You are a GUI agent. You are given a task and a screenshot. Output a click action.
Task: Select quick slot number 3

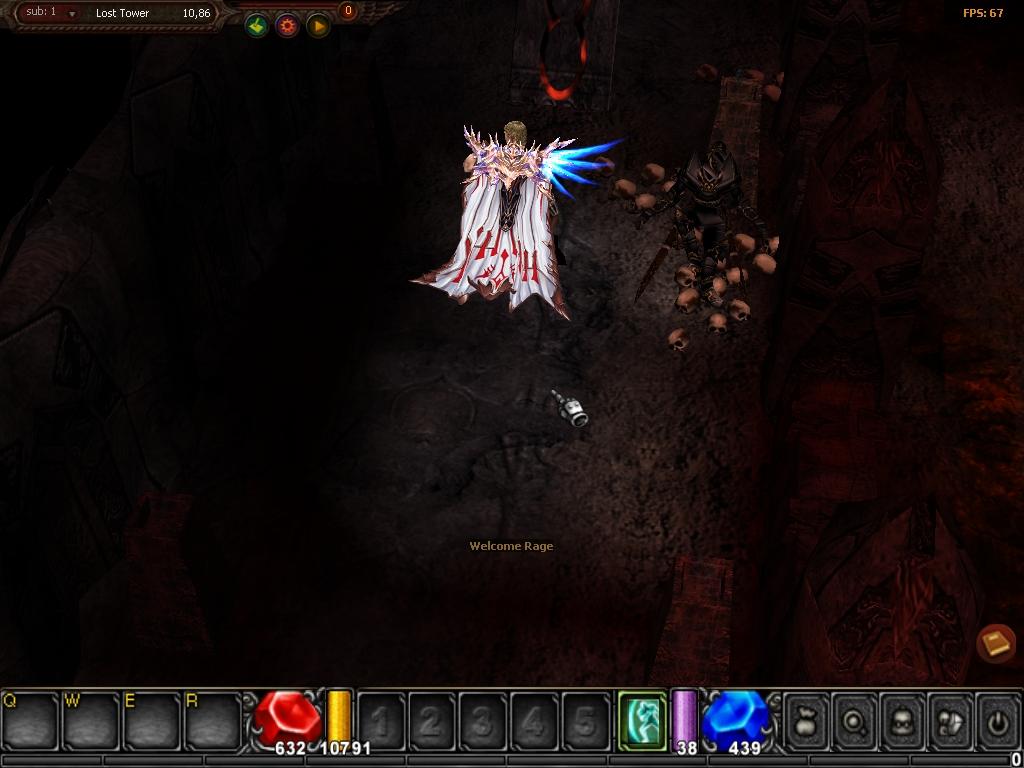click(483, 721)
